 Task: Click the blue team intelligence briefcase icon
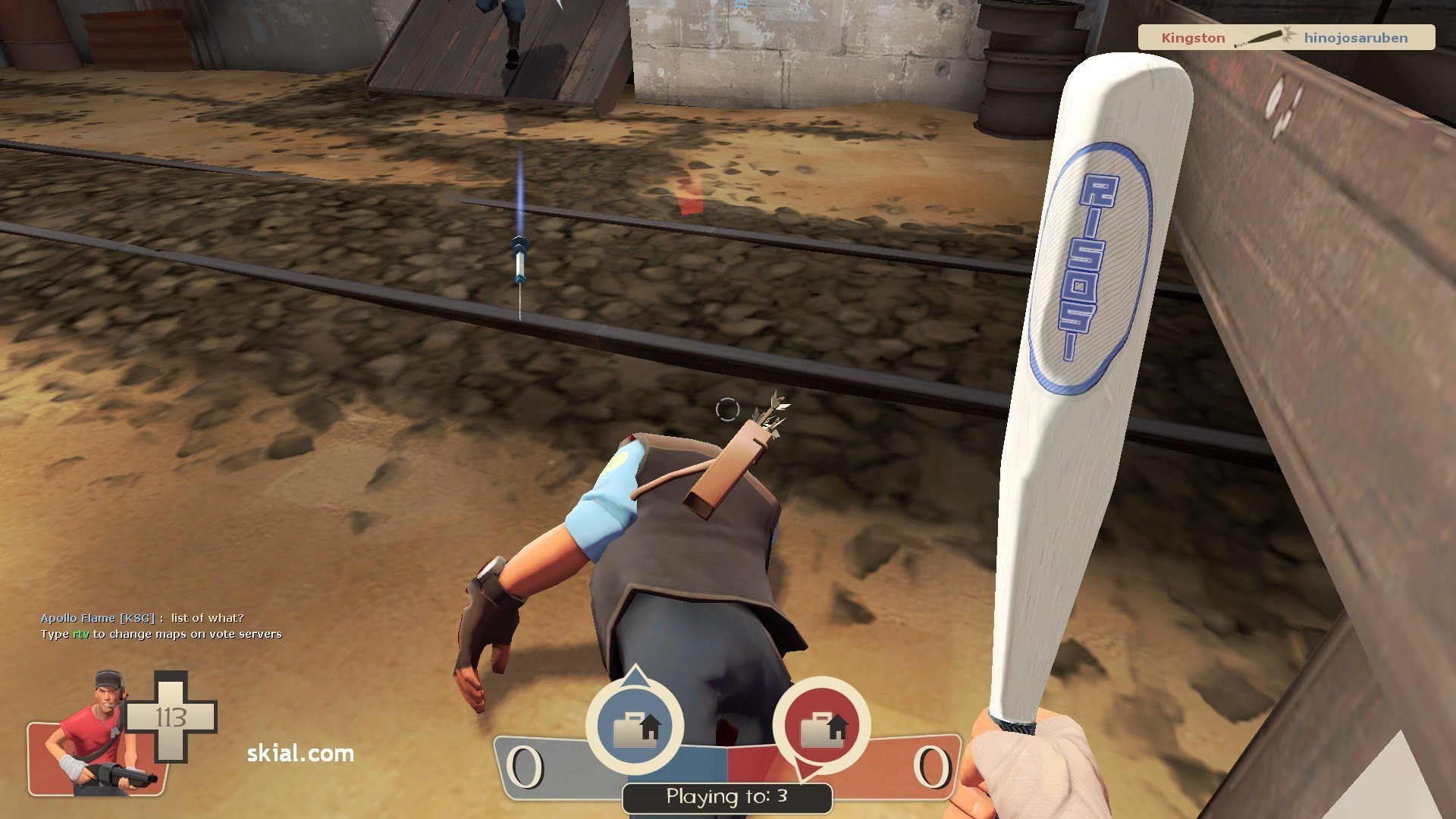tap(635, 726)
